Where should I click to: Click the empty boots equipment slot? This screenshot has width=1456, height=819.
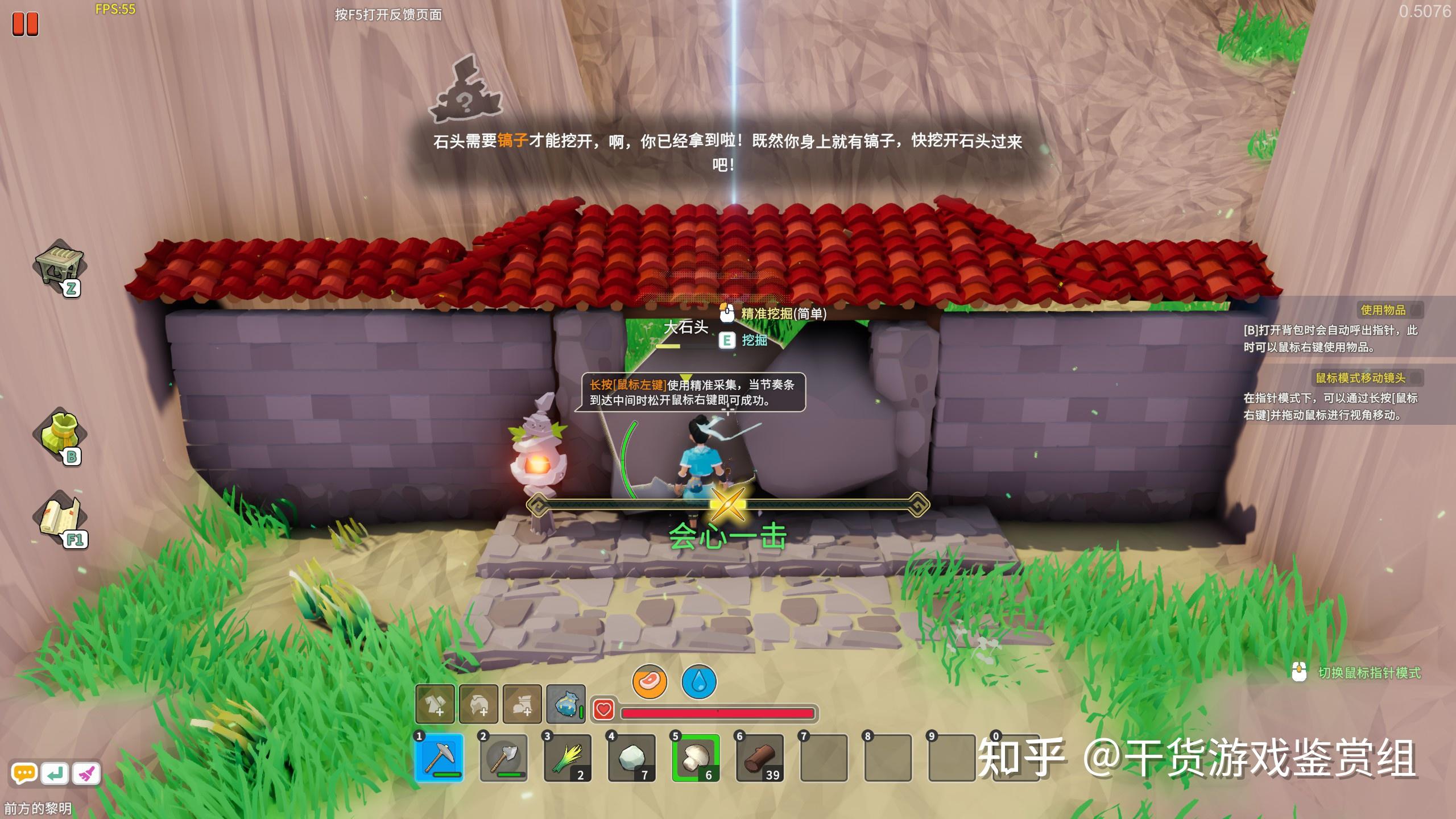tap(523, 704)
